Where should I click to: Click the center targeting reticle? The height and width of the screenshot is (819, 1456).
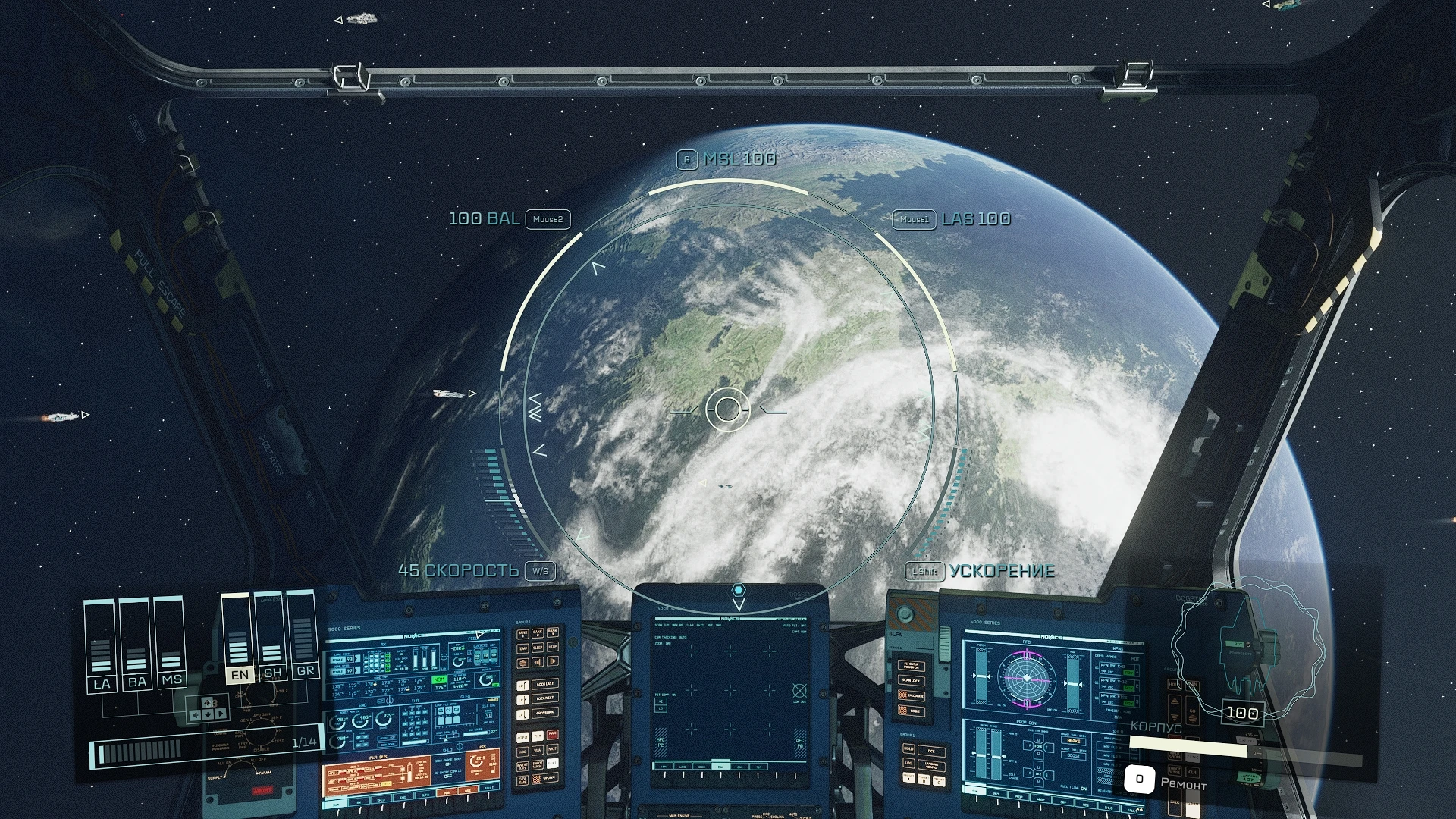[x=727, y=409]
